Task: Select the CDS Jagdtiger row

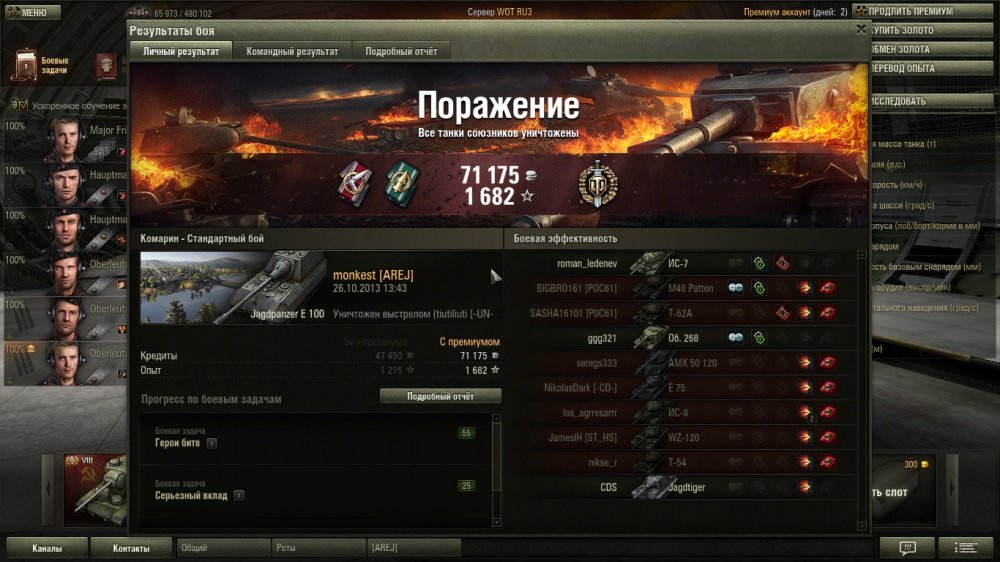Action: [608, 488]
